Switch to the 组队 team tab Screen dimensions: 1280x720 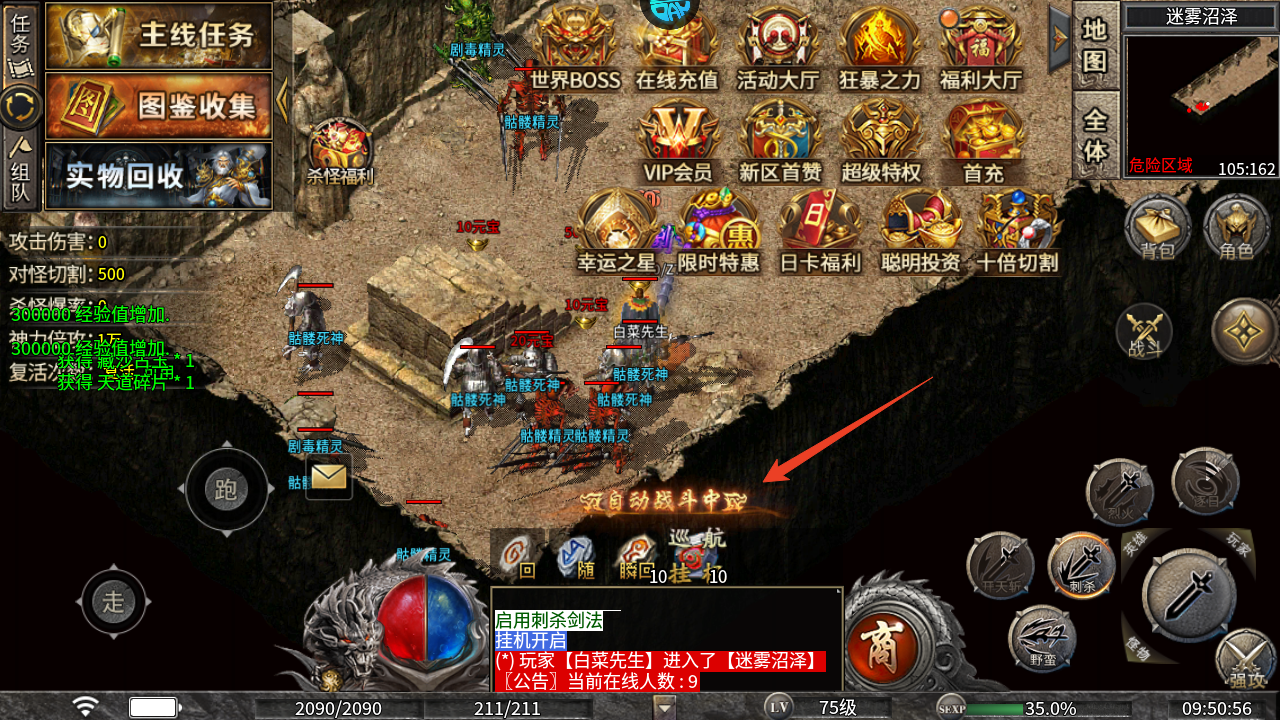[20, 170]
